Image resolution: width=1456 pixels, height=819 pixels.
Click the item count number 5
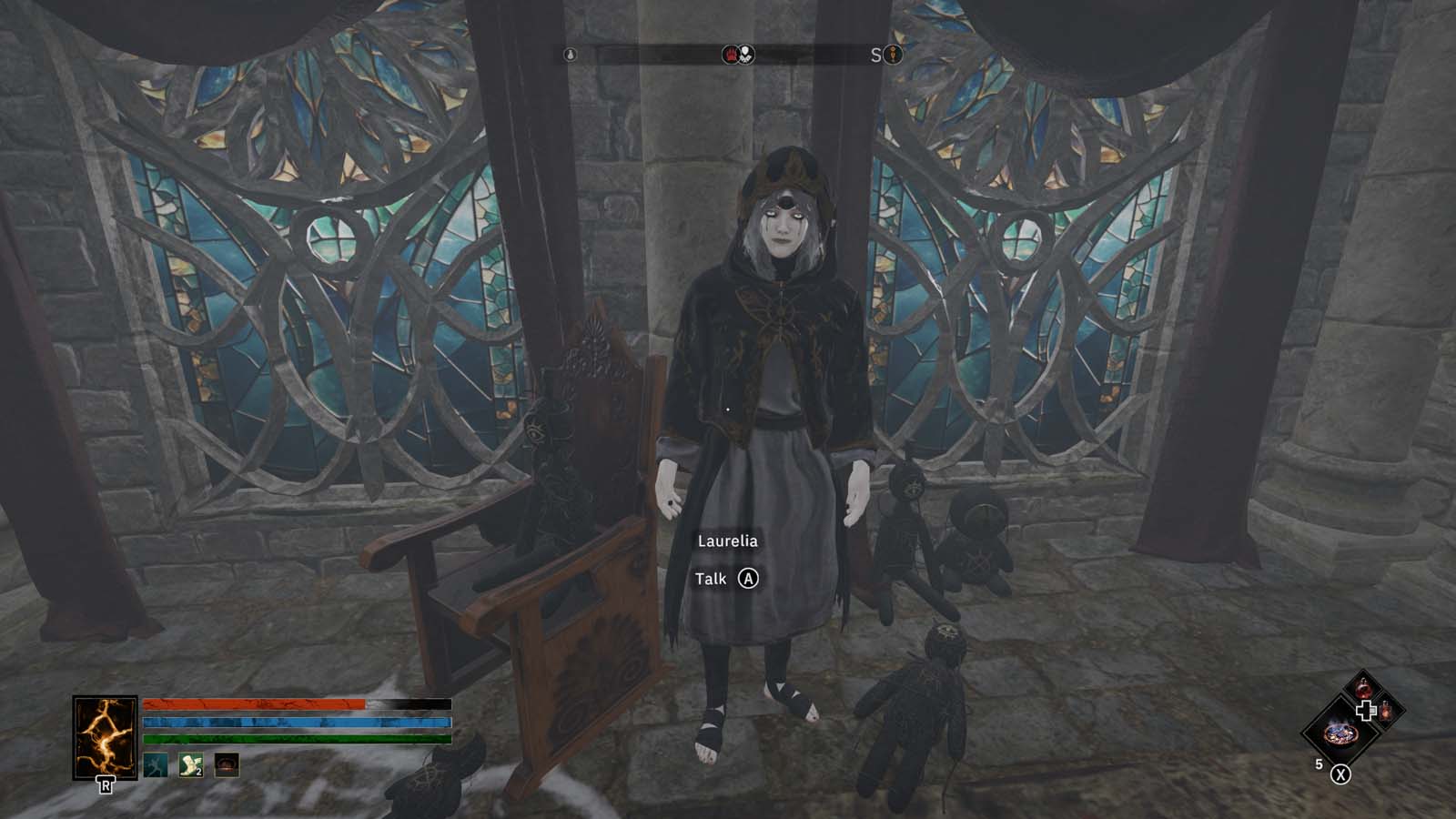[x=1319, y=763]
